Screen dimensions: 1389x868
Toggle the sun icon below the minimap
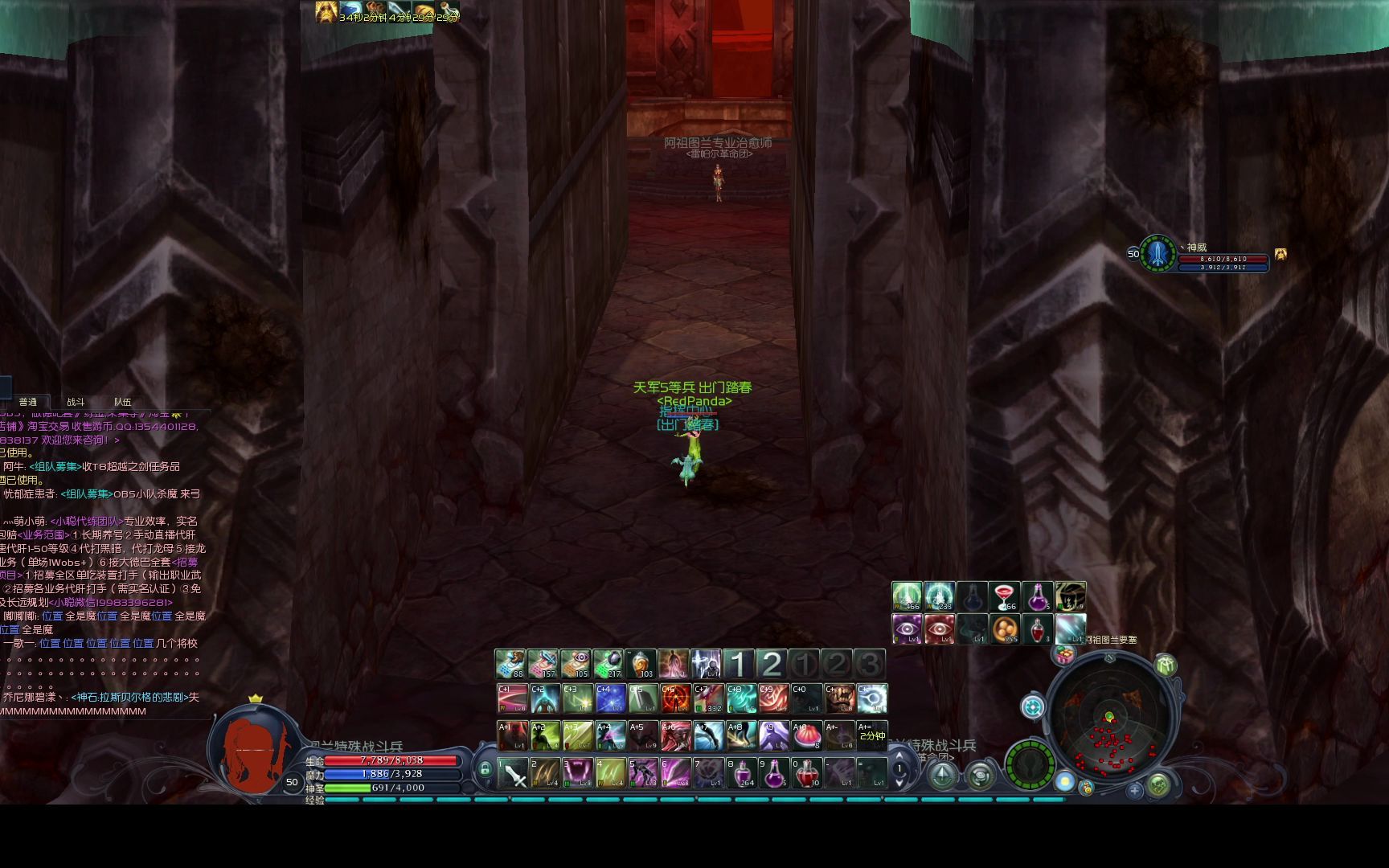[x=1065, y=782]
